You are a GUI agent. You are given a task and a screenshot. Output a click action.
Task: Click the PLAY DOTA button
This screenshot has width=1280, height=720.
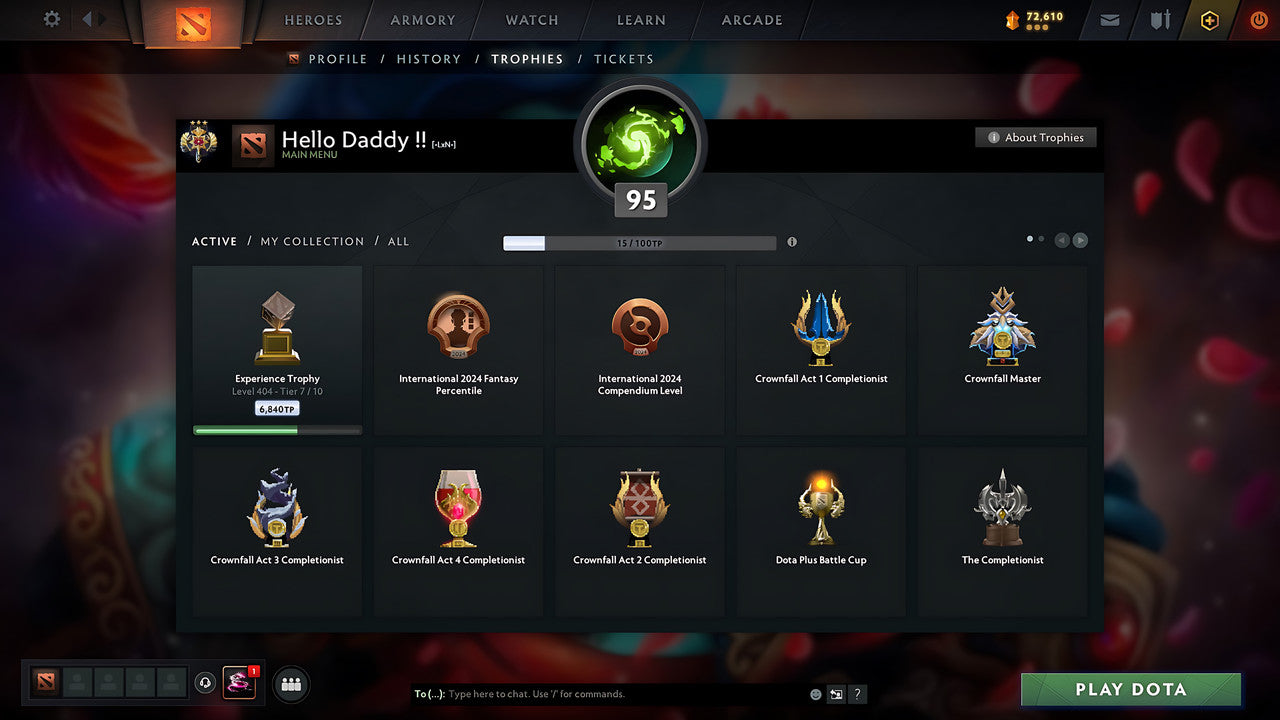(1130, 689)
